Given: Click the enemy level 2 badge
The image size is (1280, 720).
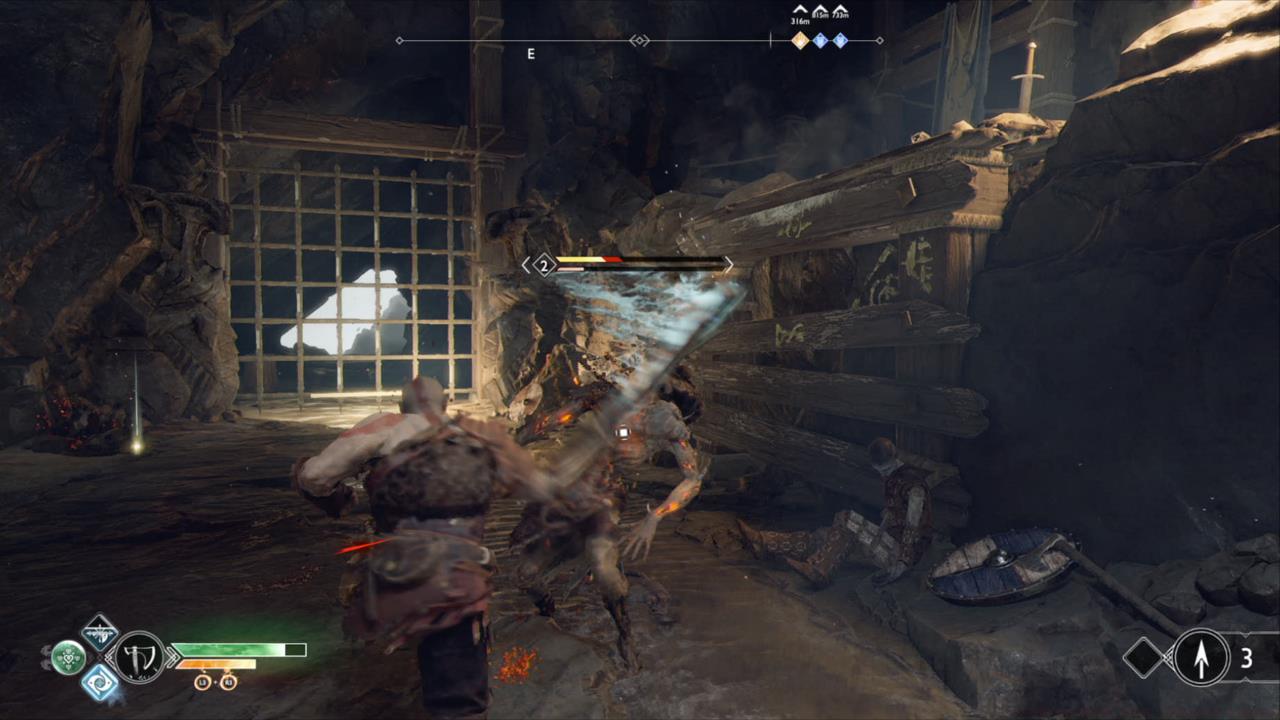Looking at the screenshot, I should pos(544,265).
